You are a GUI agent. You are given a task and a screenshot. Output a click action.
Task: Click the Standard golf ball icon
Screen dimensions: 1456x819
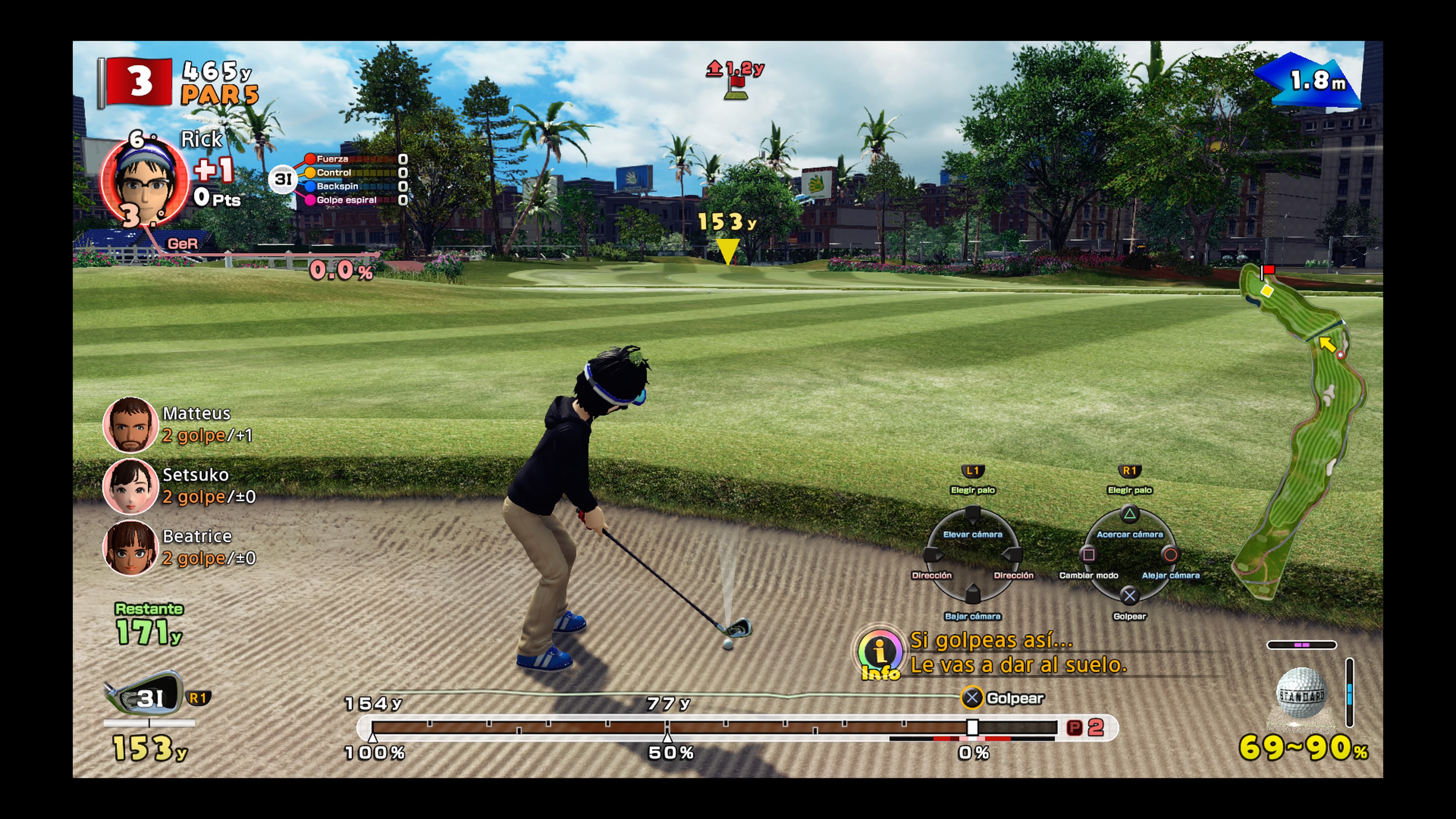[x=1301, y=693]
